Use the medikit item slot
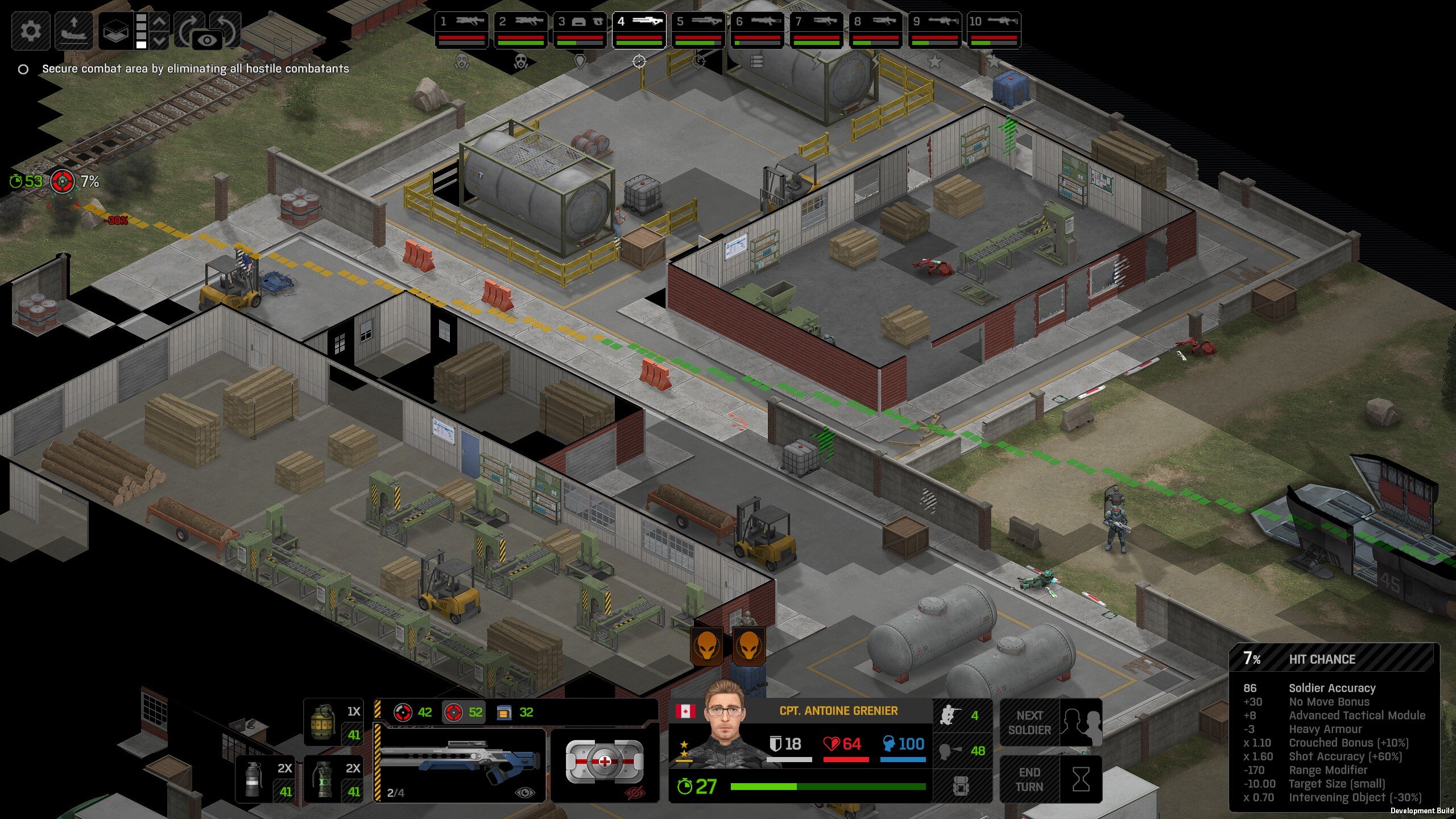The height and width of the screenshot is (819, 1456). tap(605, 762)
